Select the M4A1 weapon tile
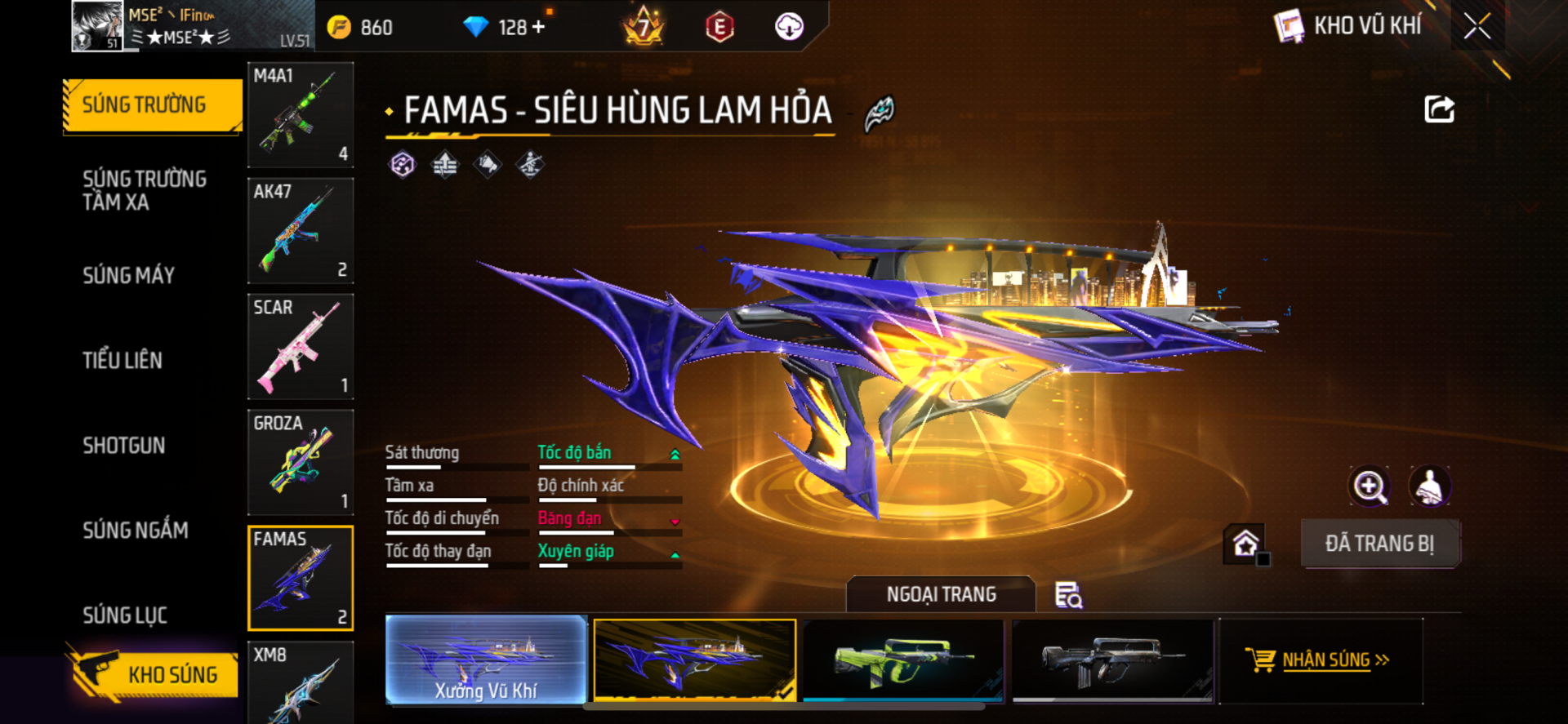The width and height of the screenshot is (1568, 724). (x=301, y=115)
